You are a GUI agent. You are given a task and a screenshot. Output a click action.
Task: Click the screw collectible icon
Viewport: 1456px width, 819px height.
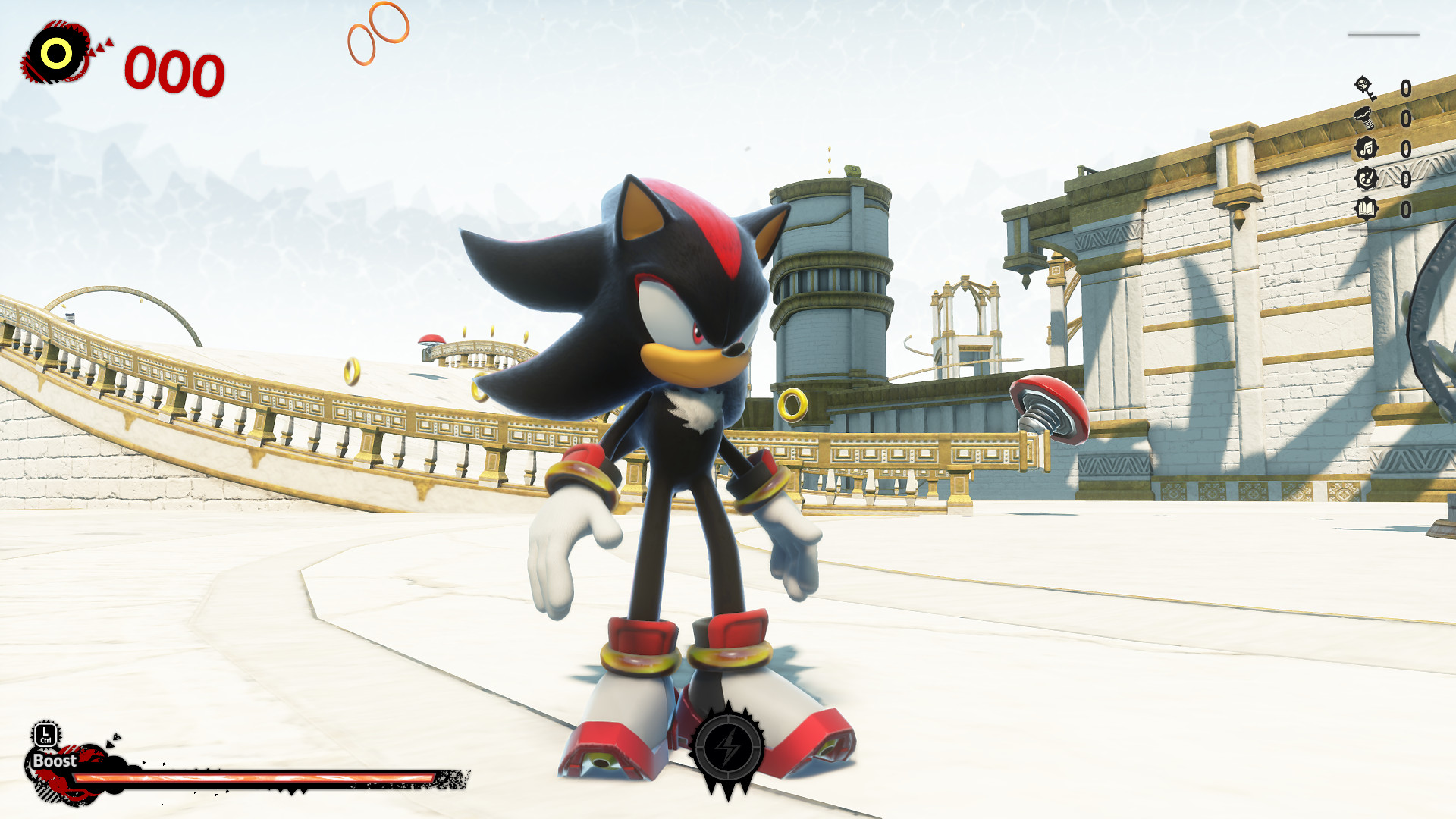point(1366,118)
